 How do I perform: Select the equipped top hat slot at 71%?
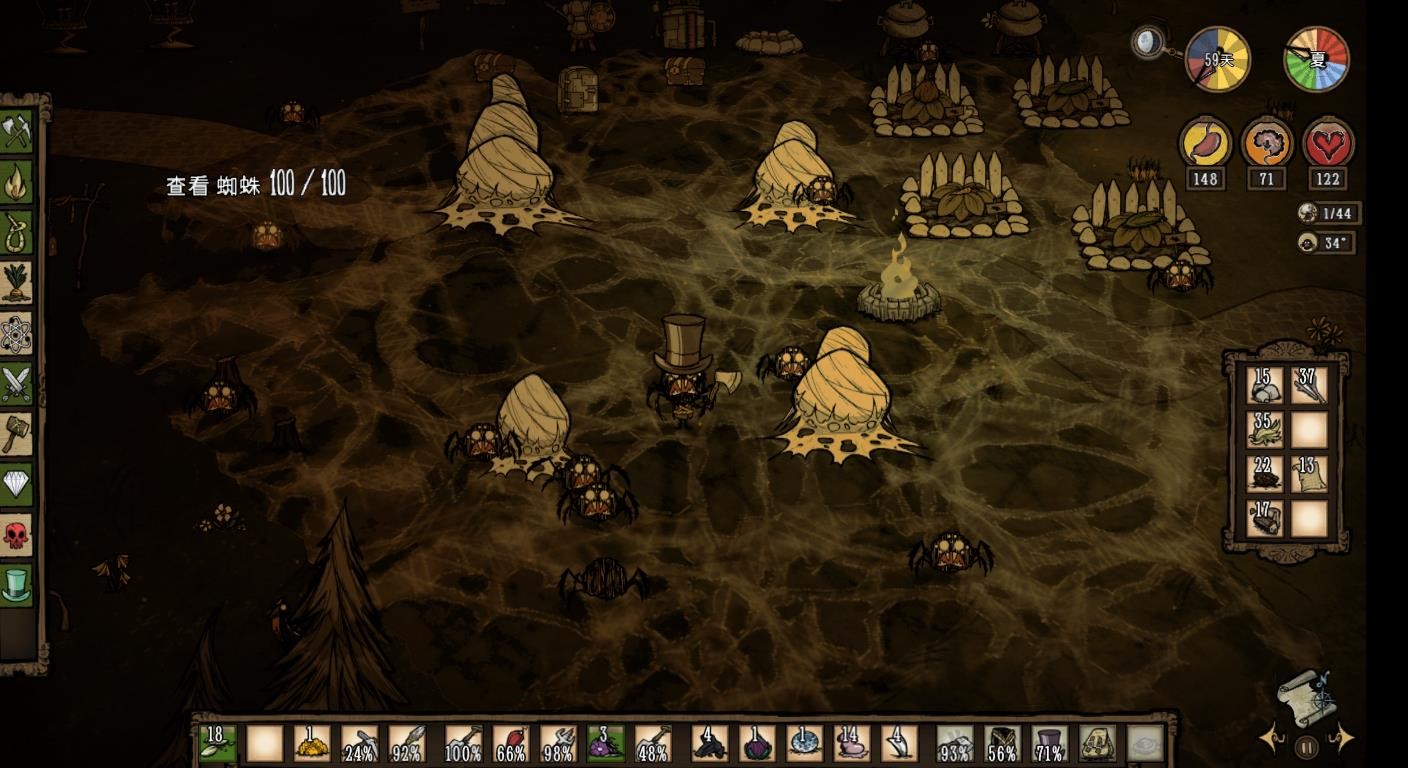1049,744
